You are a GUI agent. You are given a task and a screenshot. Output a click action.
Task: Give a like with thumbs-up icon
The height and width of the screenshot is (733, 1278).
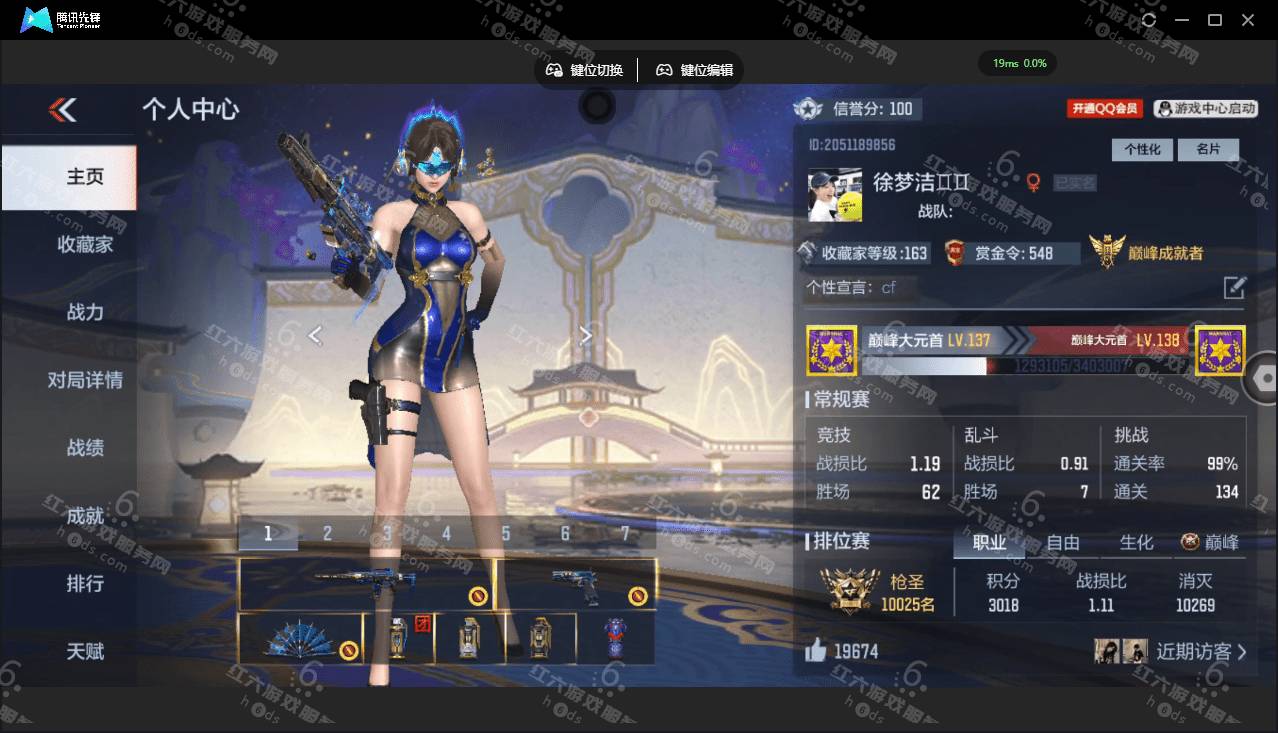point(816,651)
